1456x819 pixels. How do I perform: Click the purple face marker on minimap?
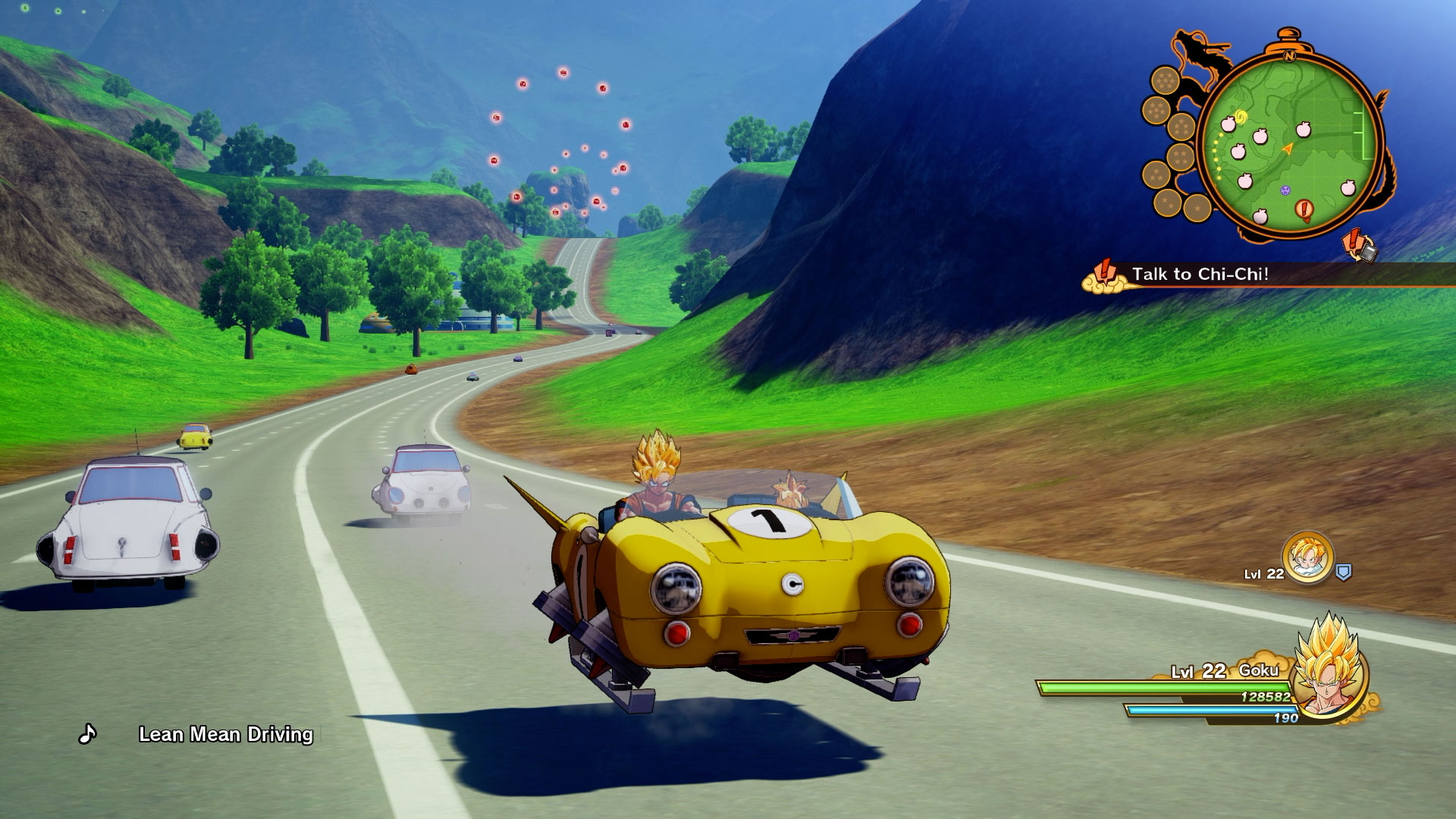click(x=1285, y=190)
